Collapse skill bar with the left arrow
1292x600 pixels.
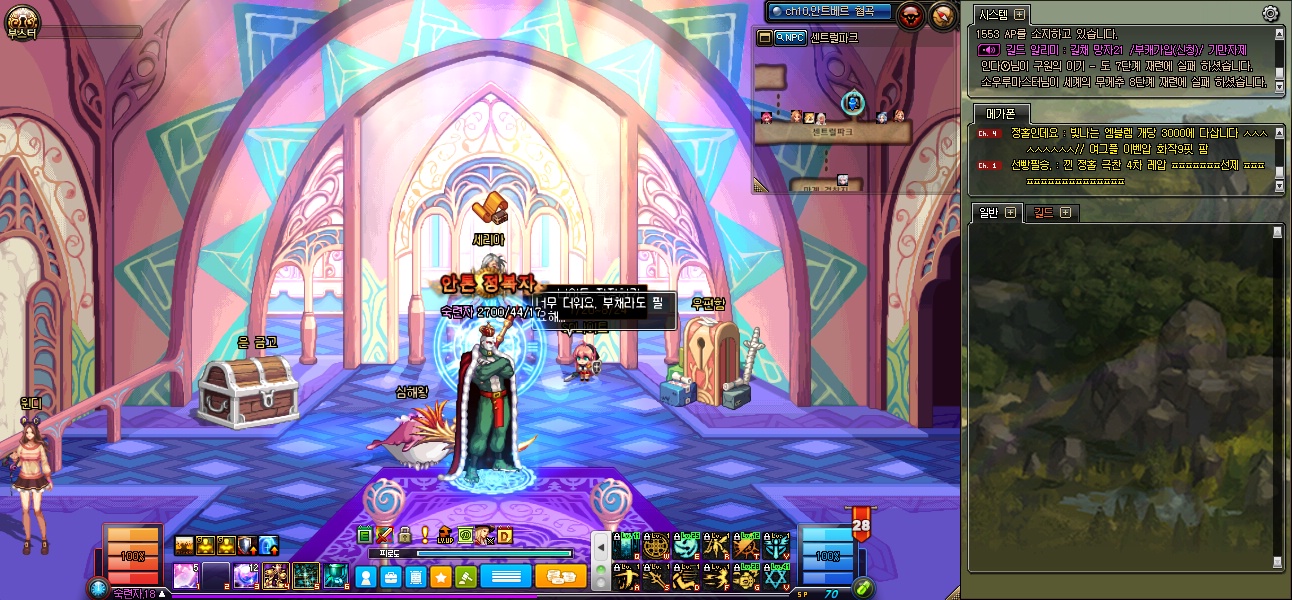tap(601, 548)
